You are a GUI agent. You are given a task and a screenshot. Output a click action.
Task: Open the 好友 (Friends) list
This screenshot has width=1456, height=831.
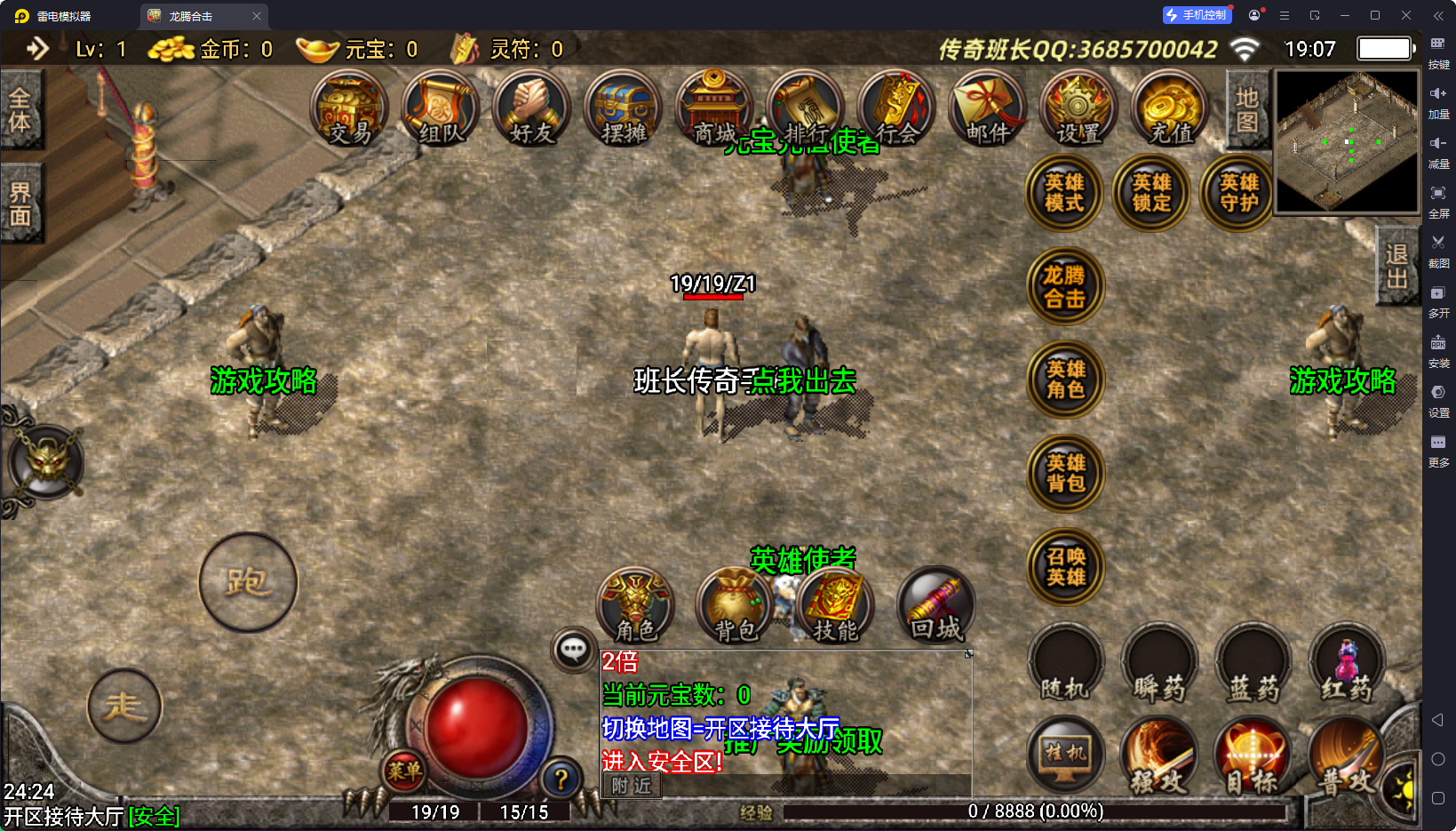click(x=530, y=109)
